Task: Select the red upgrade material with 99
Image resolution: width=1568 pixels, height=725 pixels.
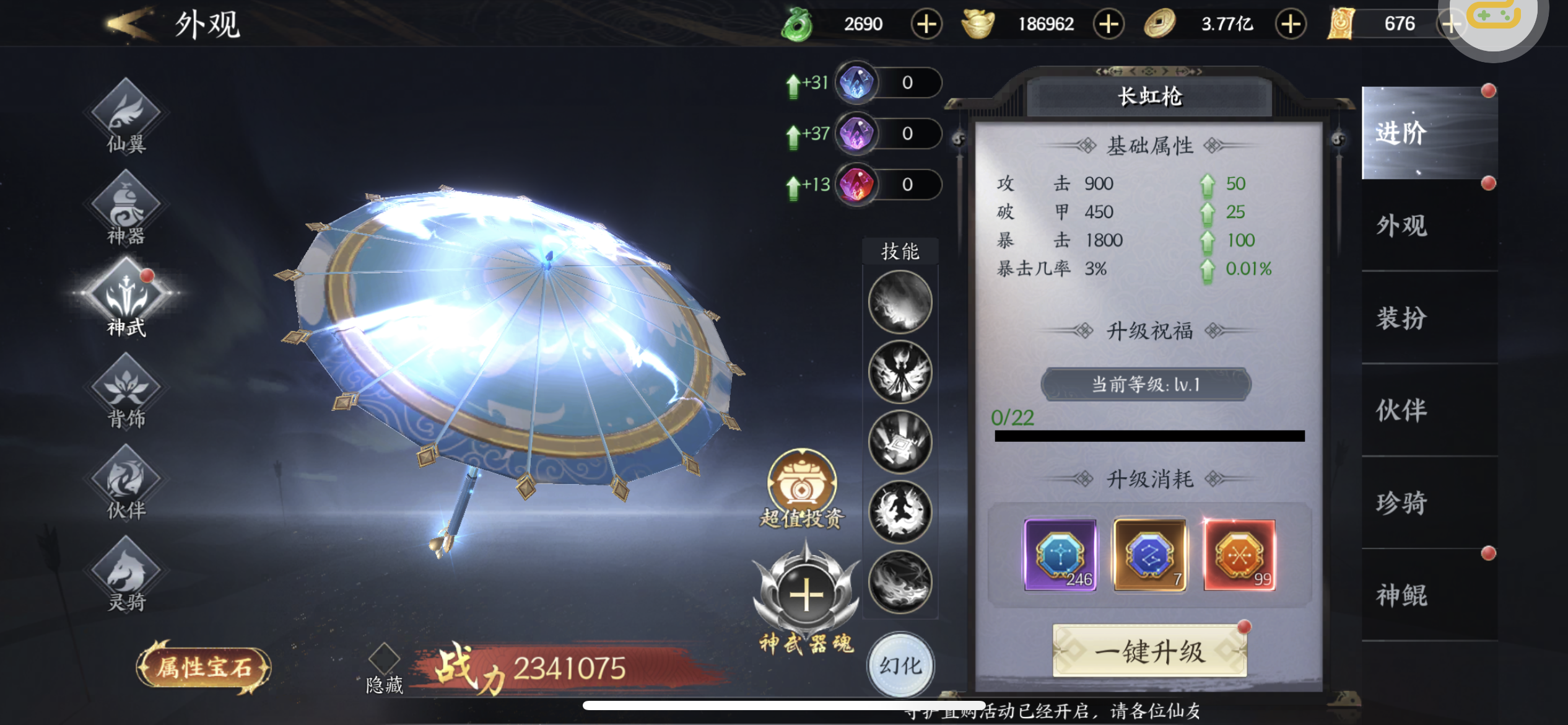Action: pos(1239,555)
